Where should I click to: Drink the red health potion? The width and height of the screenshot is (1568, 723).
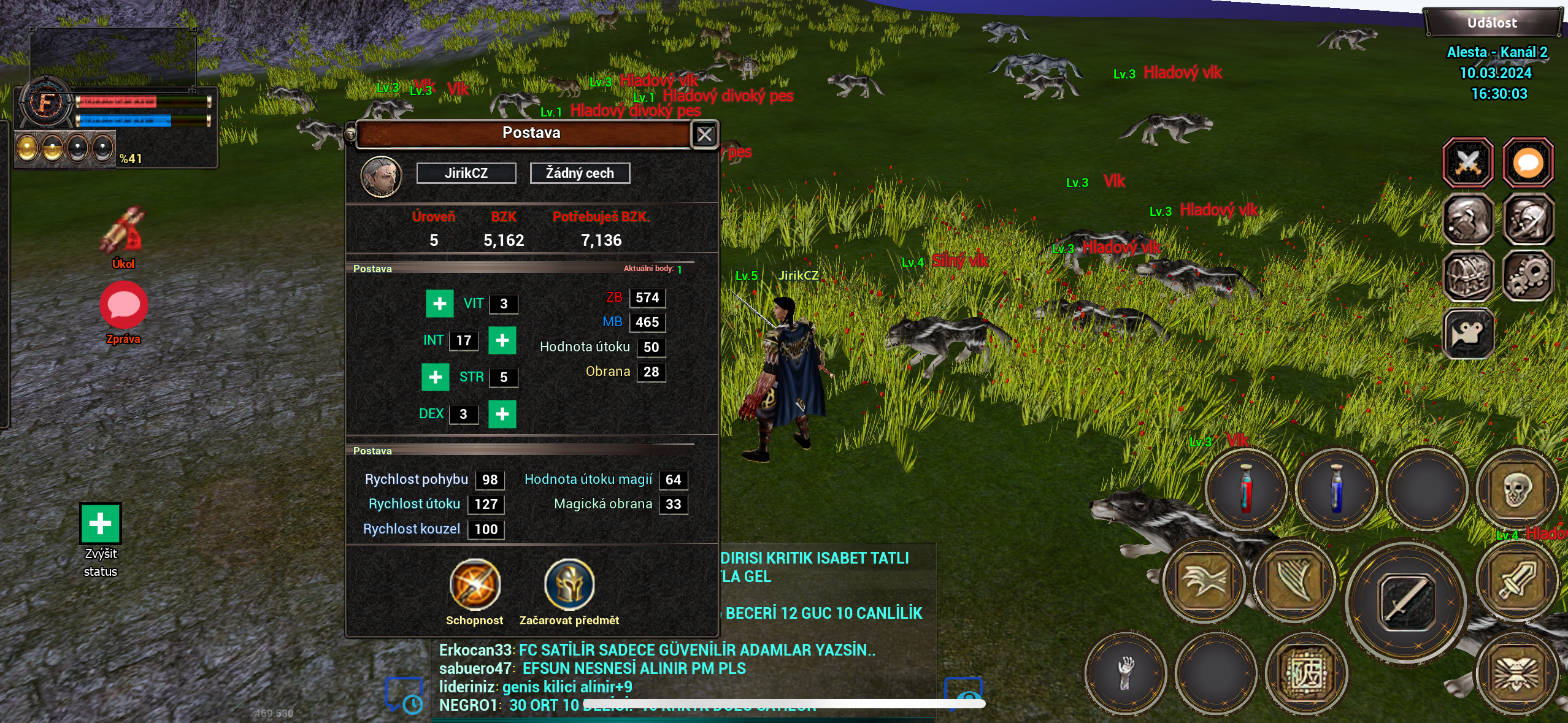(x=1245, y=490)
